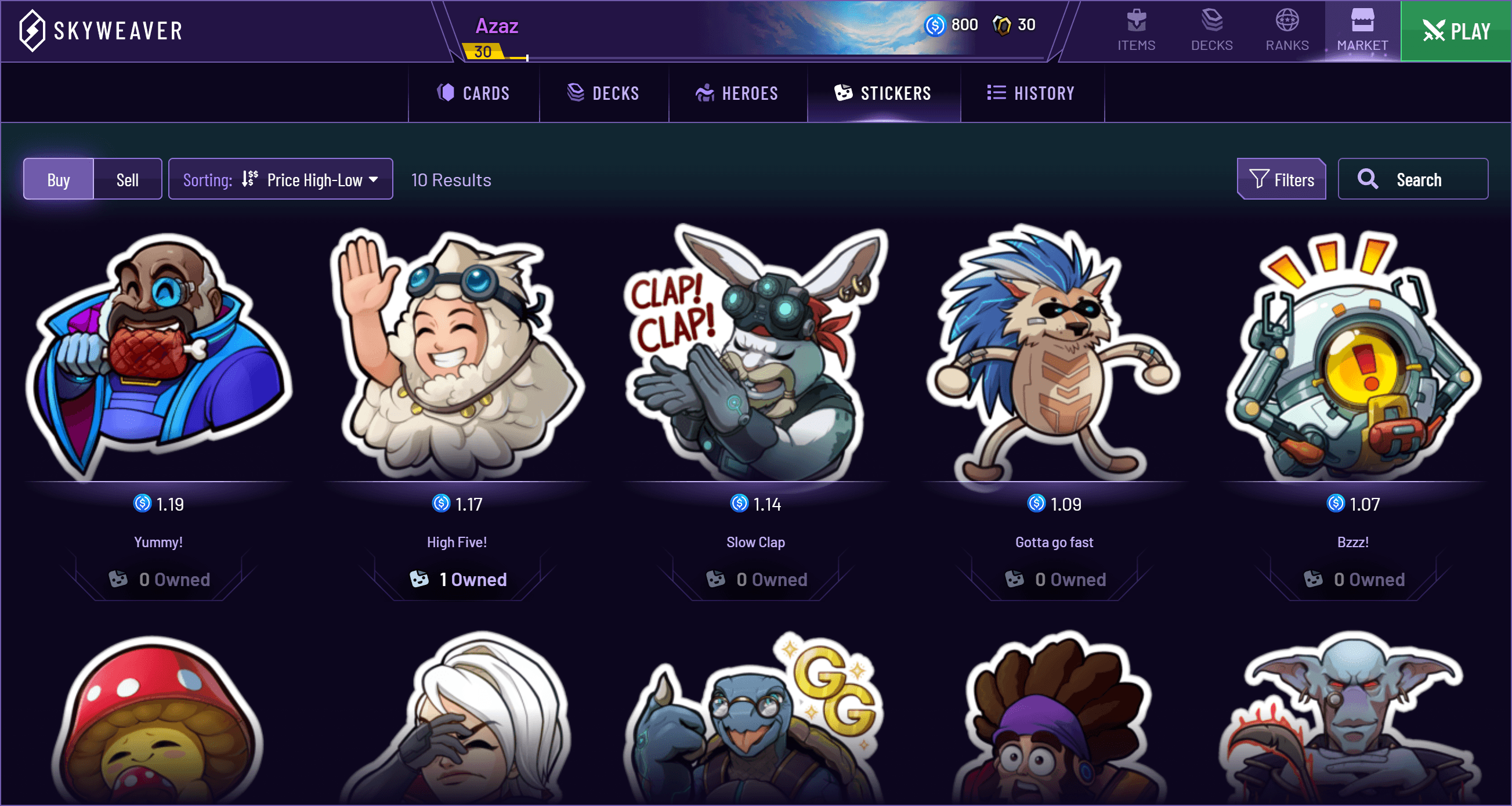Viewport: 1512px width, 806px height.
Task: Open the Cards marketplace section
Action: pyautogui.click(x=473, y=93)
